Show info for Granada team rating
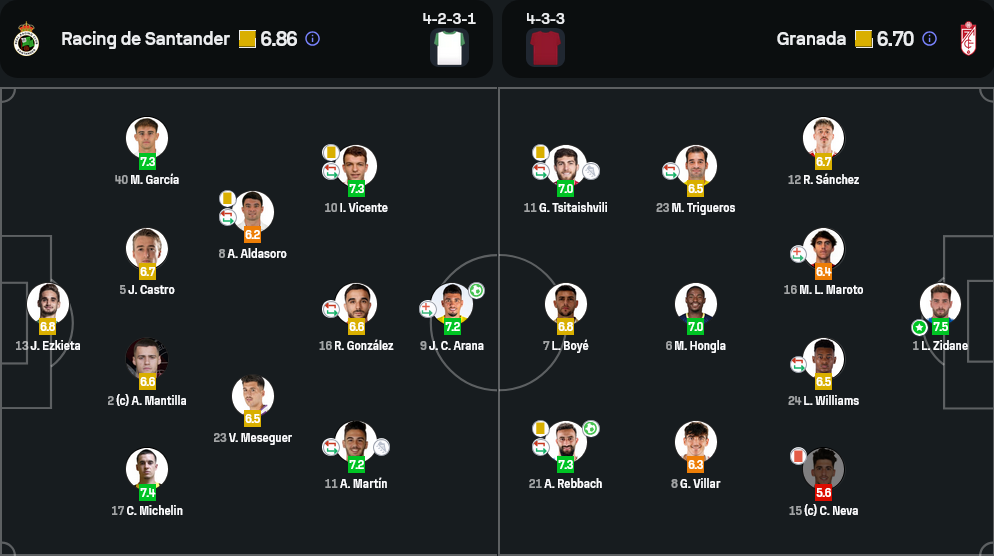Screen dimensions: 994x556 point(929,39)
